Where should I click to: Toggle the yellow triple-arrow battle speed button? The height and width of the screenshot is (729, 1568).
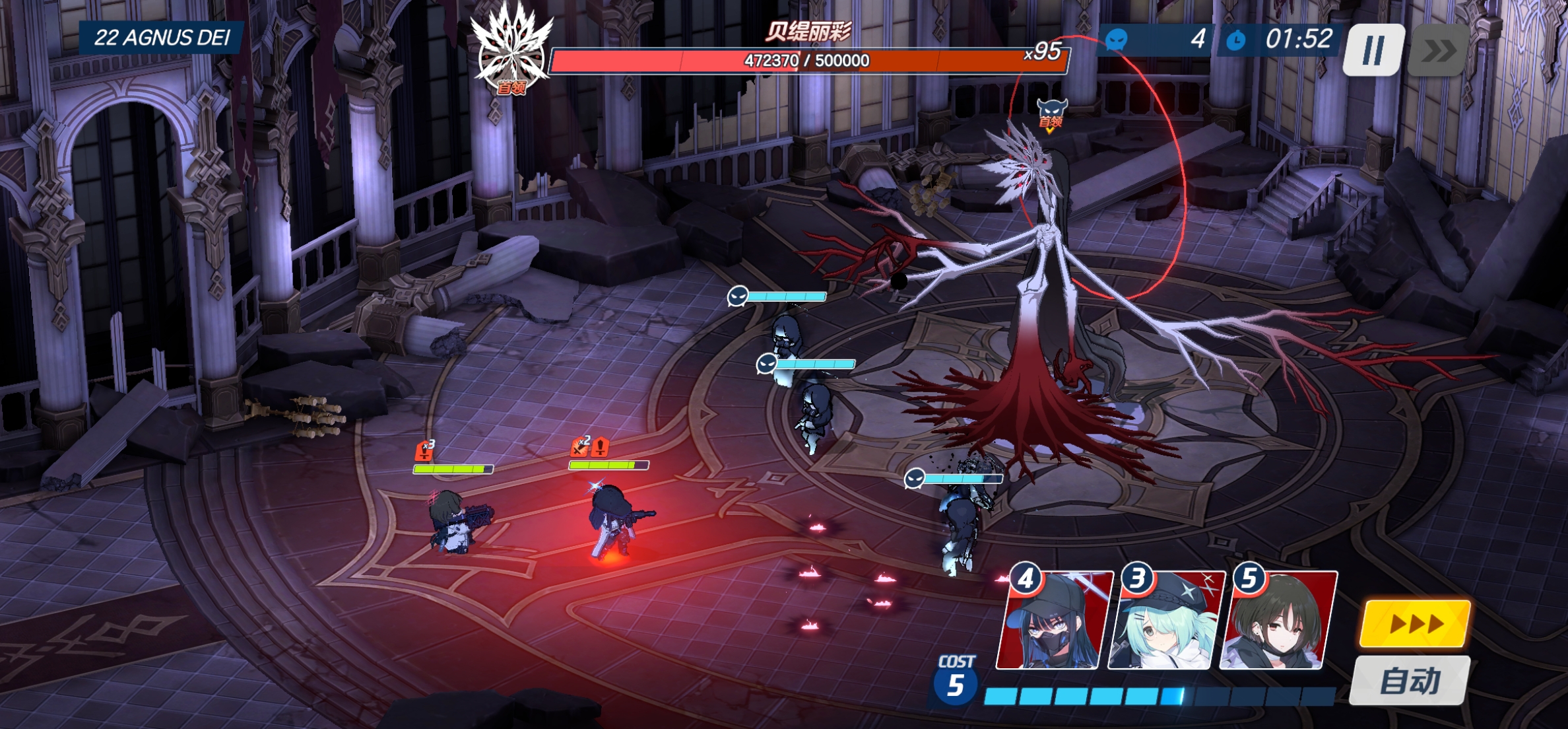tap(1415, 623)
